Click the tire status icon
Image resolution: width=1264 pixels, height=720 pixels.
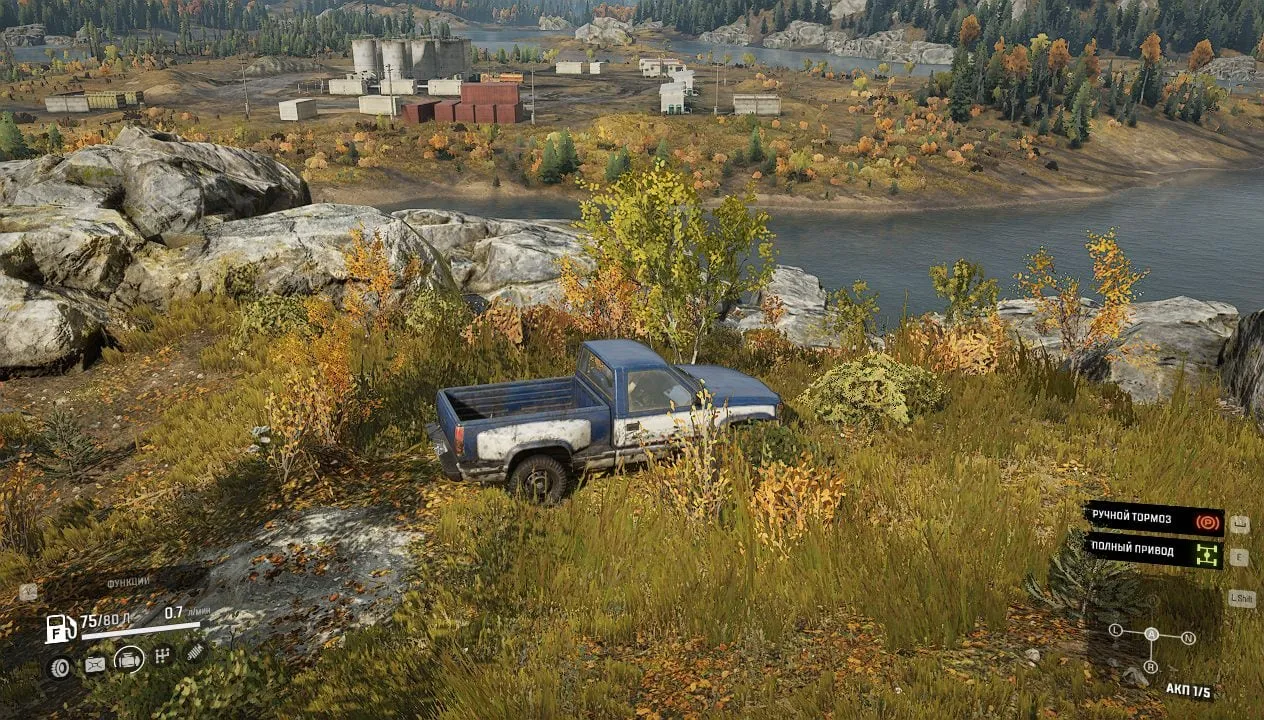(x=60, y=667)
